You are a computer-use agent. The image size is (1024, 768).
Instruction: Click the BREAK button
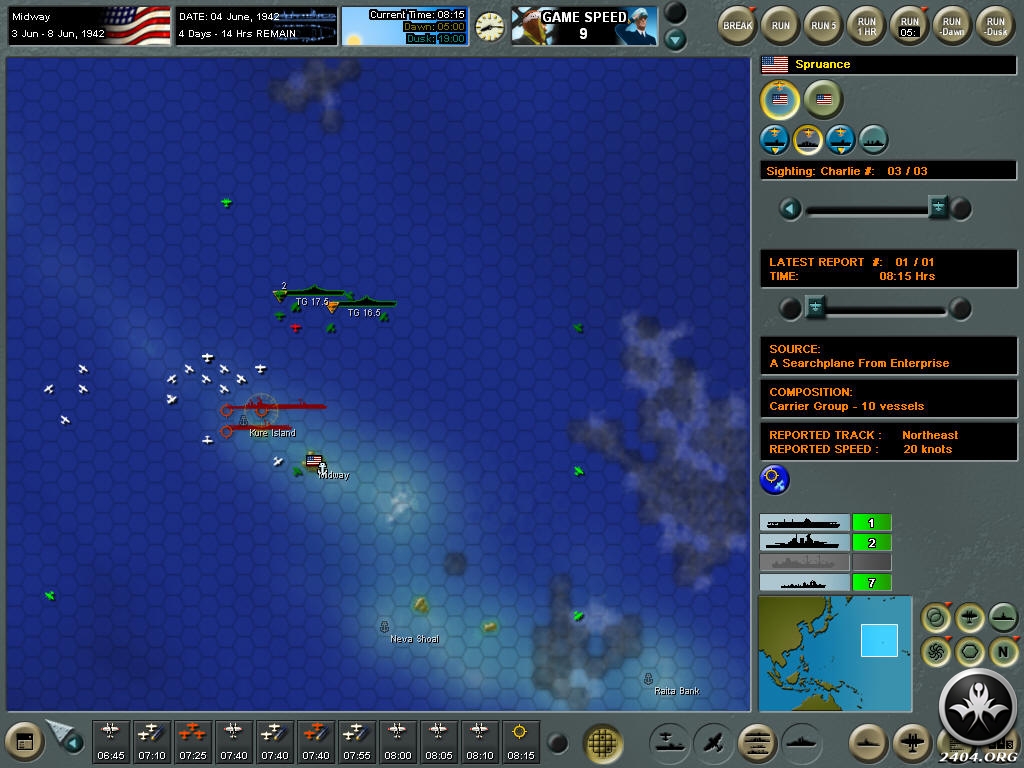[x=738, y=25]
